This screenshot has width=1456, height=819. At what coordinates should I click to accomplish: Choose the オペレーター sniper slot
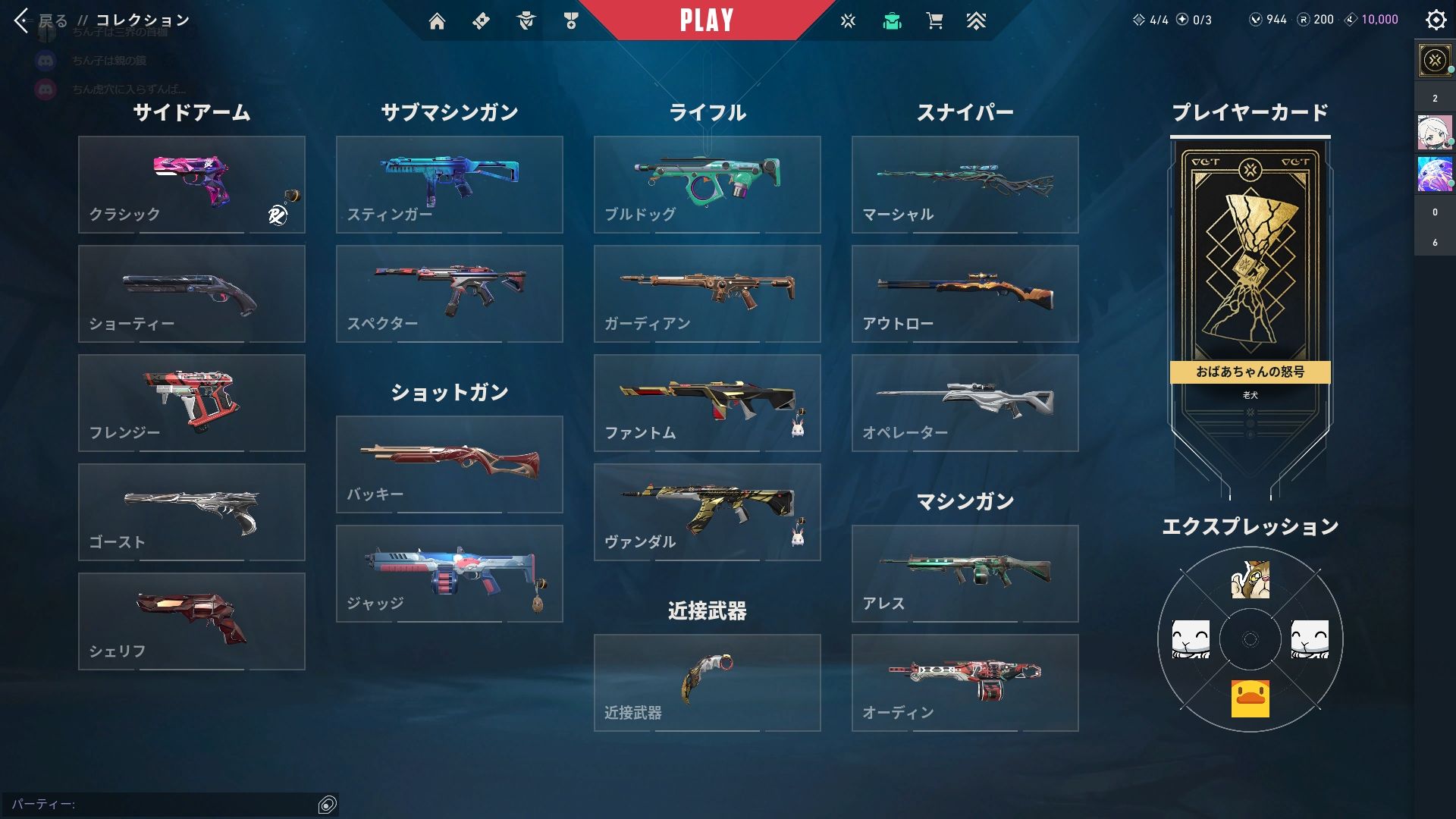965,403
